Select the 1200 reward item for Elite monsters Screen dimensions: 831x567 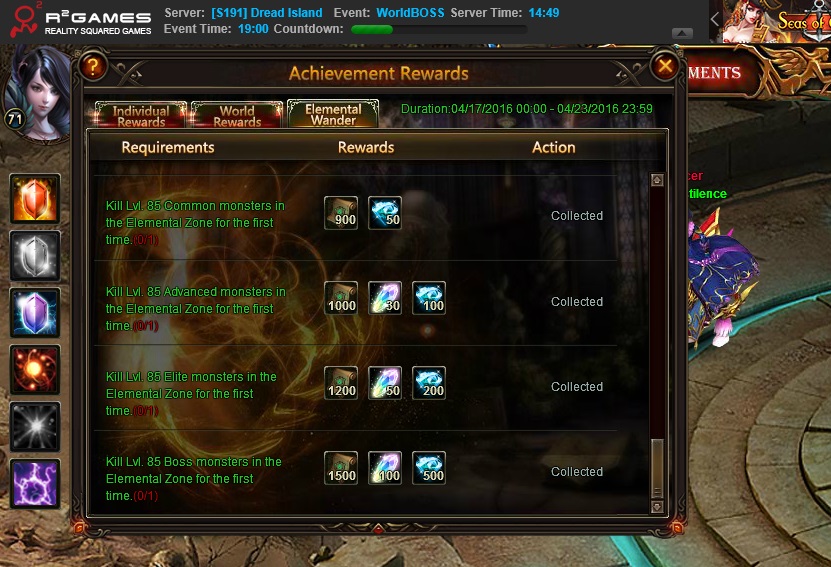[341, 383]
